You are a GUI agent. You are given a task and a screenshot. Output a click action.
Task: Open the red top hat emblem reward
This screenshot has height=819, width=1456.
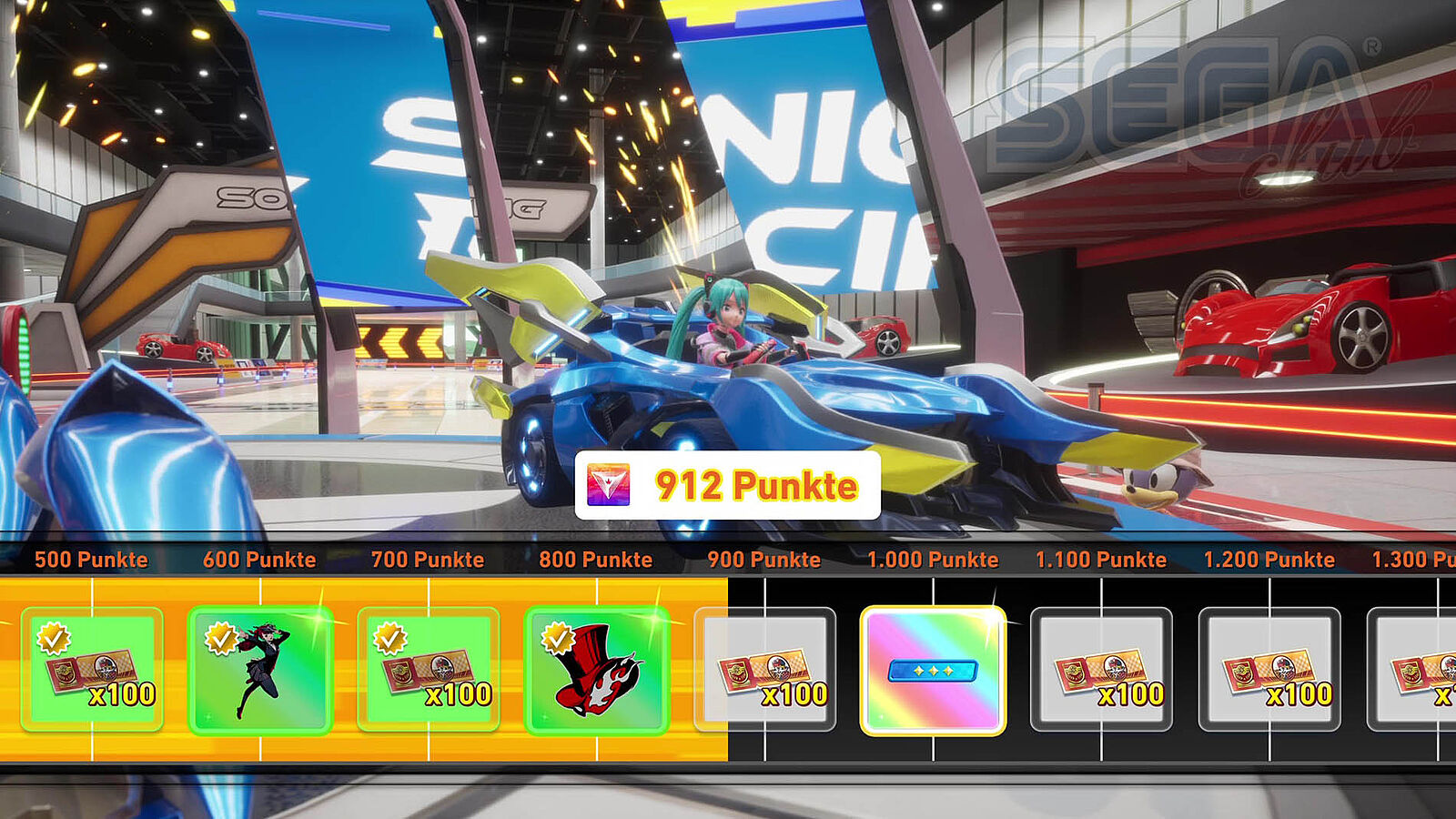[597, 670]
